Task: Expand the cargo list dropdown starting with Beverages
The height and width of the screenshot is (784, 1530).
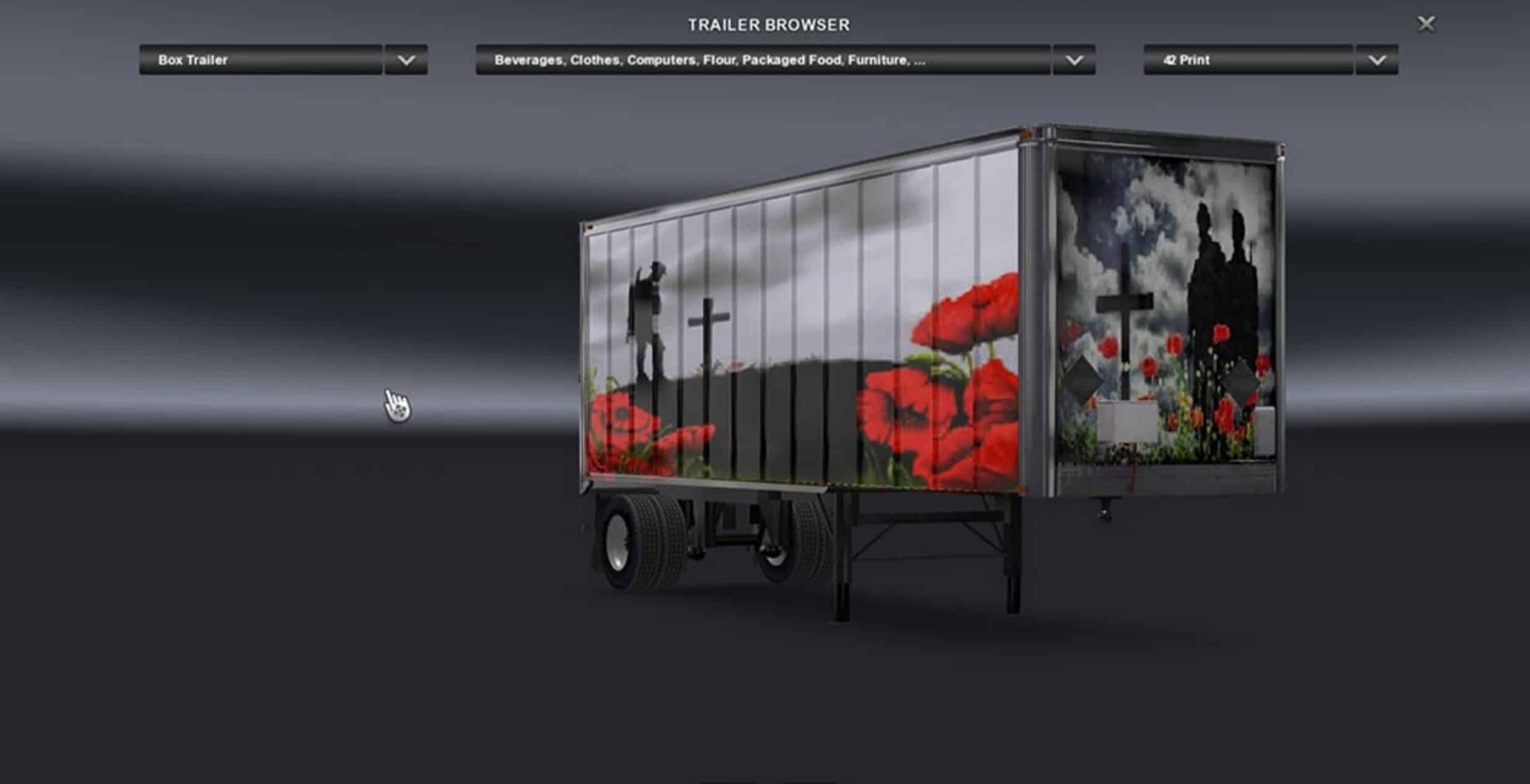Action: click(x=763, y=60)
